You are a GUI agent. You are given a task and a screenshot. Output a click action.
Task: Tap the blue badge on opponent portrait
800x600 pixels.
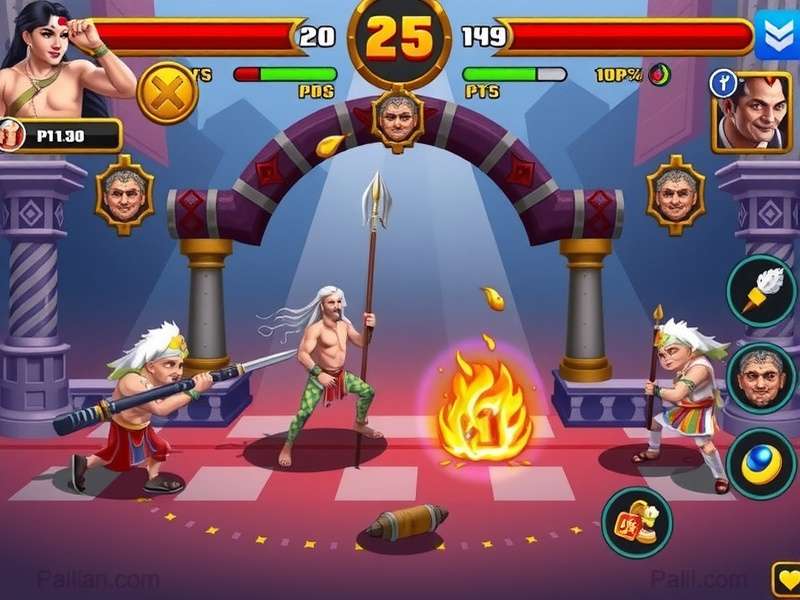coord(723,85)
